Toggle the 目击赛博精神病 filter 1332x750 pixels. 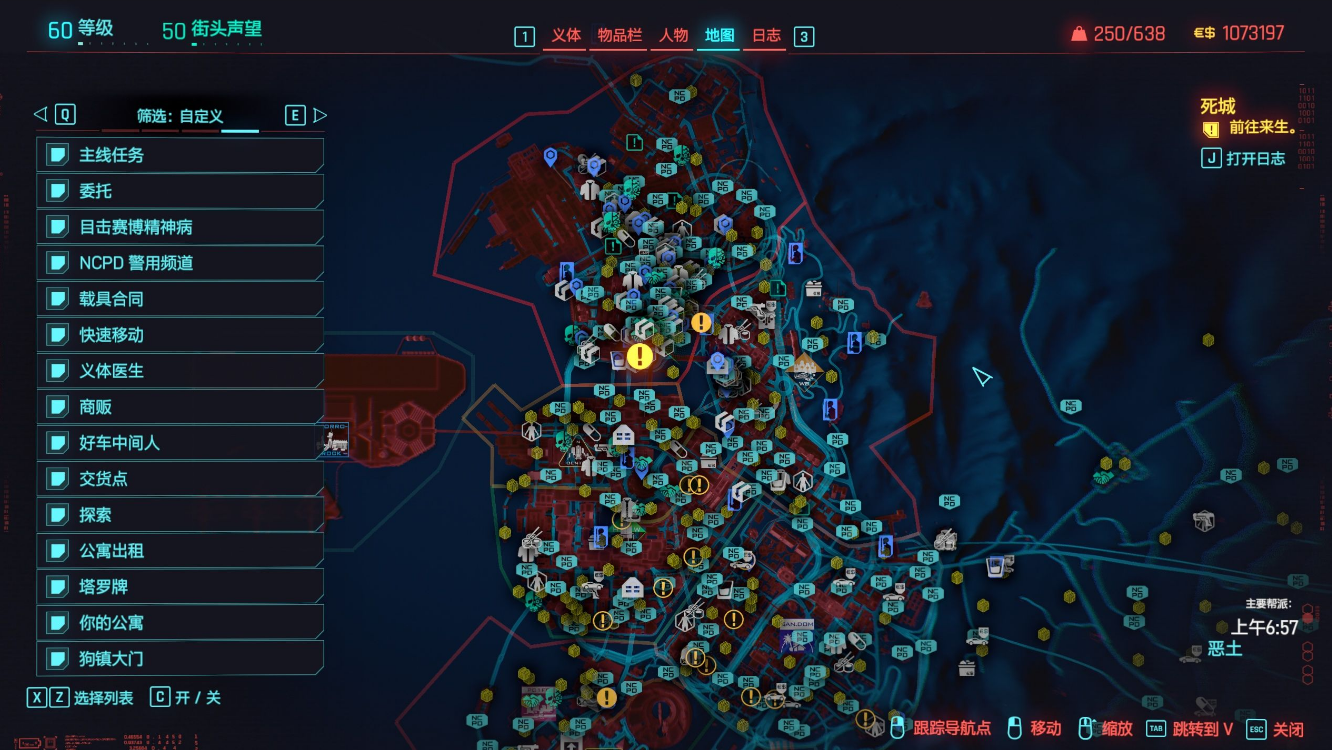[x=181, y=227]
